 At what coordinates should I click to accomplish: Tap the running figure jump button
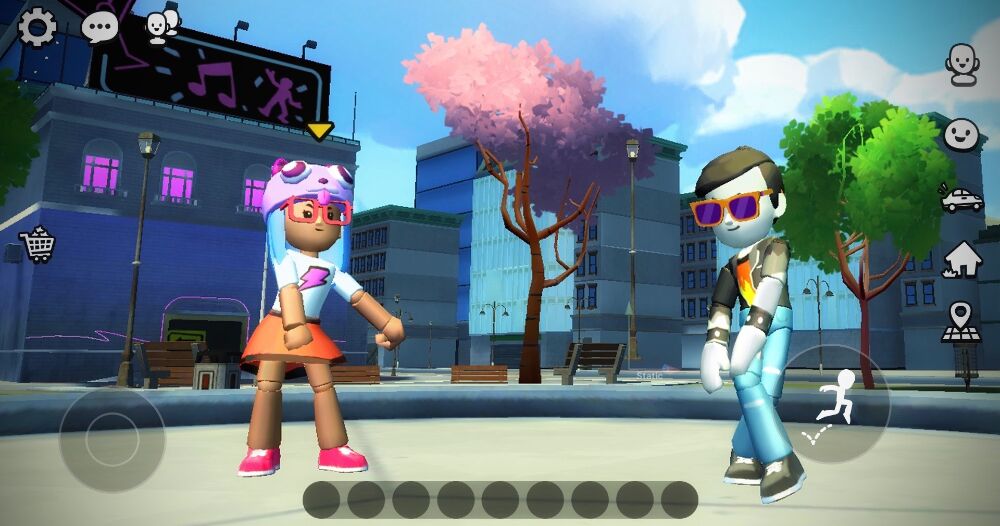[835, 404]
